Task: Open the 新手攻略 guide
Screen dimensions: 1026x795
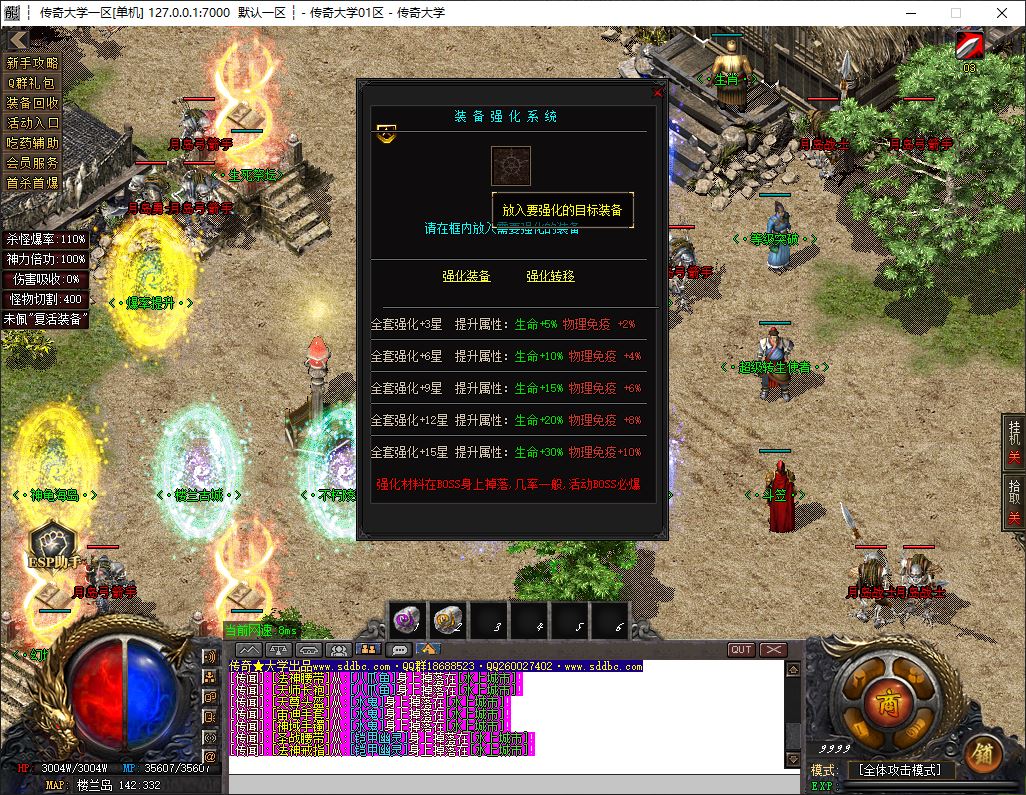Action: (33, 63)
